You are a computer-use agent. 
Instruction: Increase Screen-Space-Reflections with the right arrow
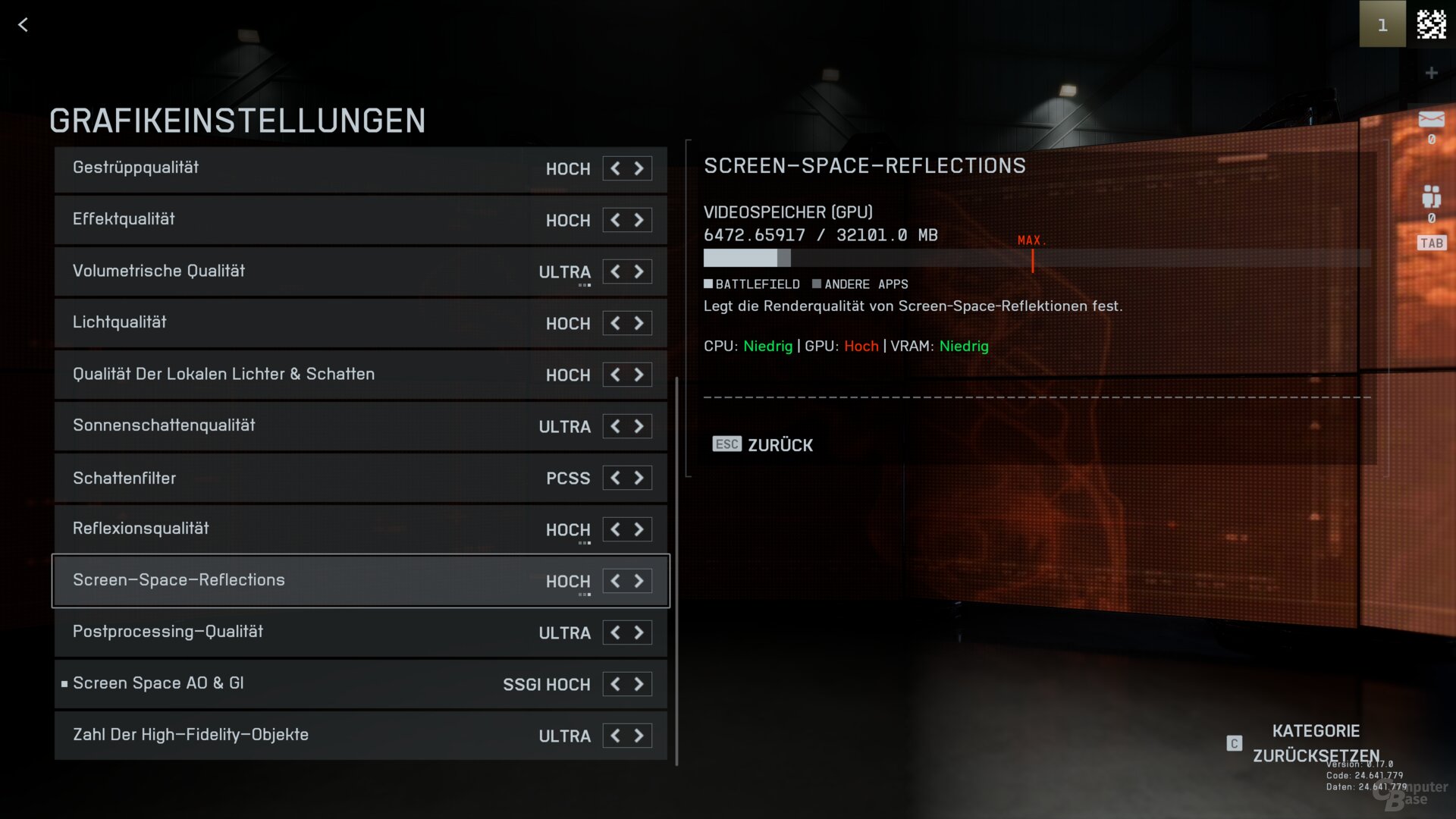tap(639, 581)
